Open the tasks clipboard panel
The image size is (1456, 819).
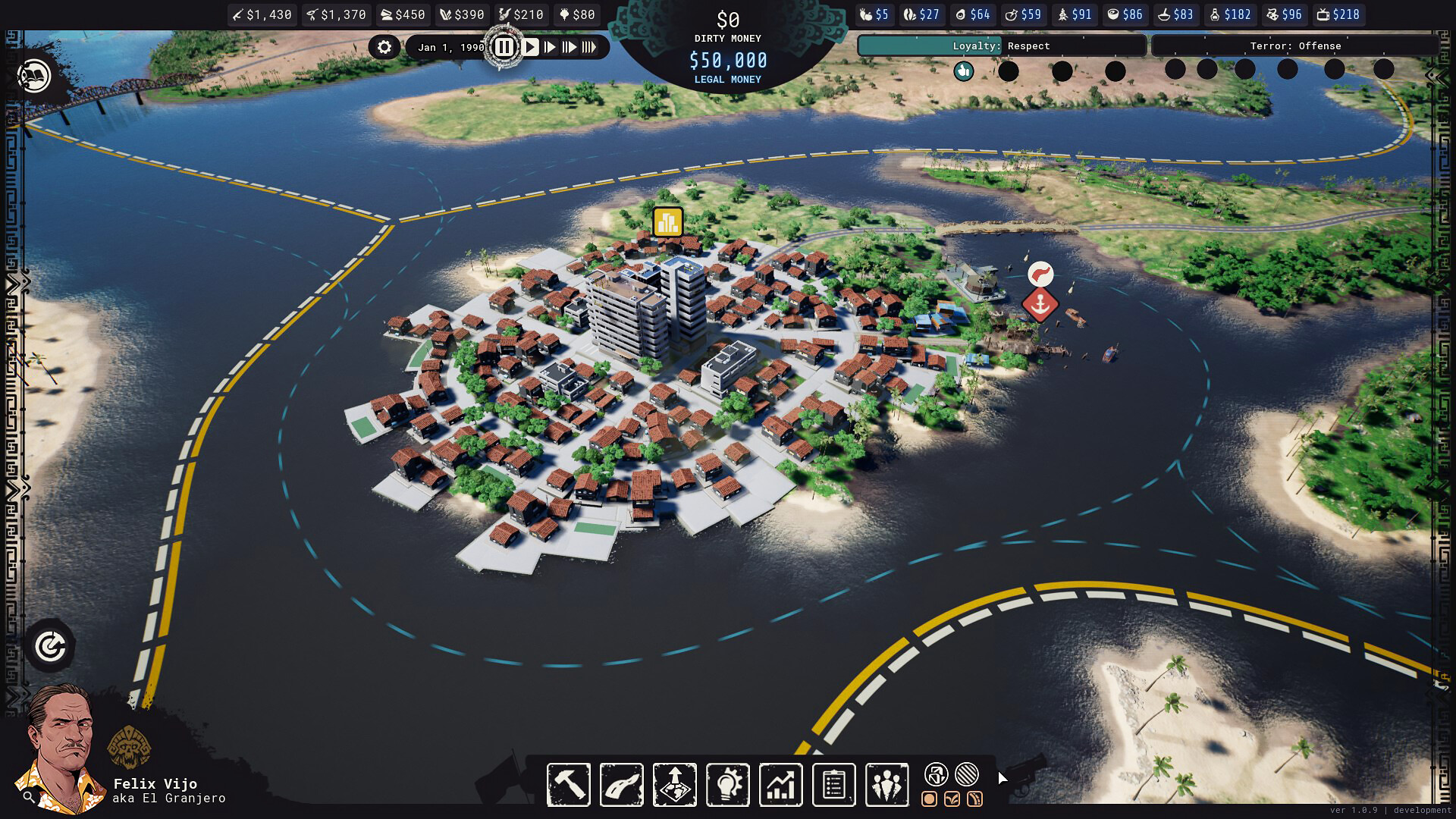pos(833,784)
